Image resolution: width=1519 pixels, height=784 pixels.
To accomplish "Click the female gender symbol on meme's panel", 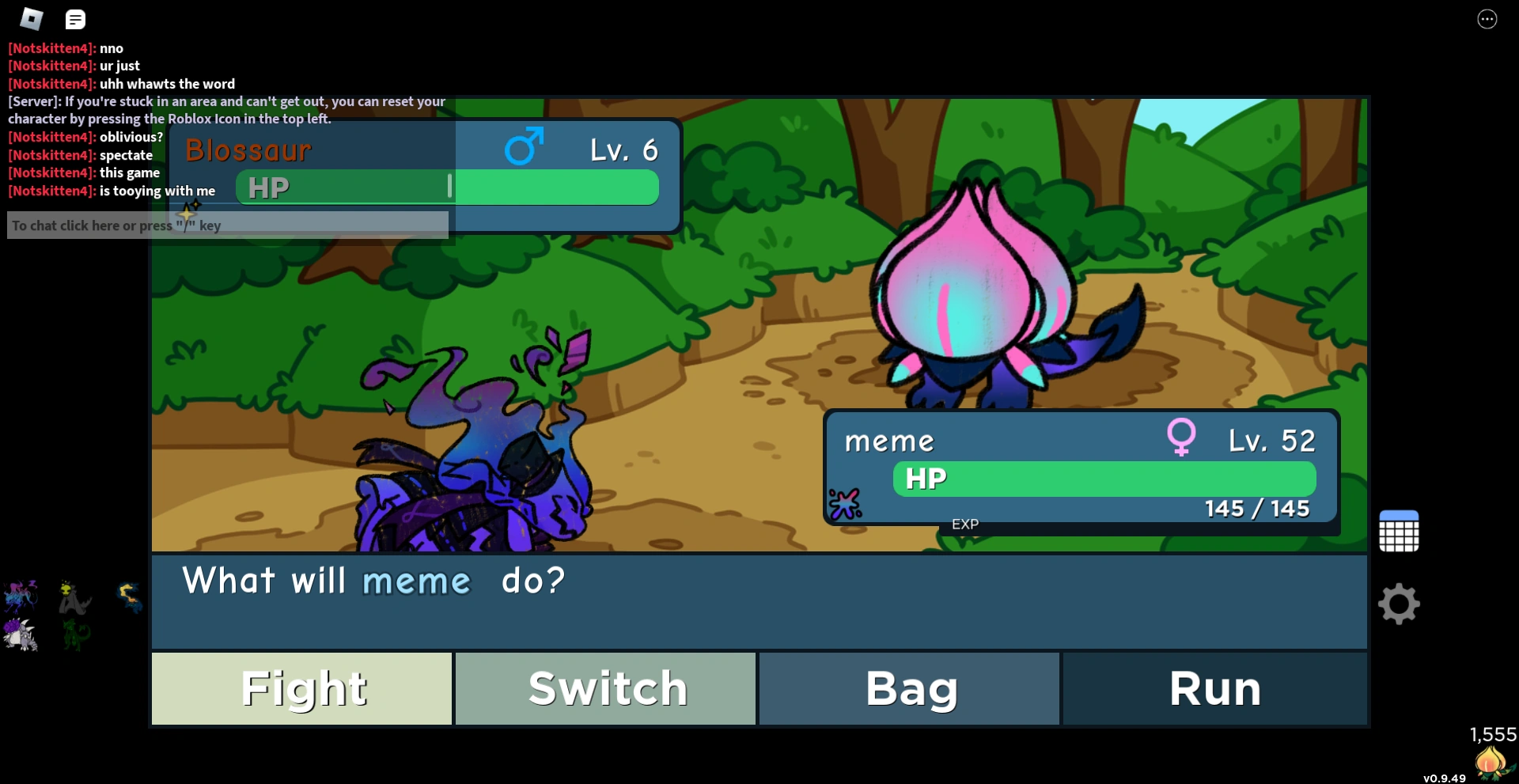I will (1180, 437).
